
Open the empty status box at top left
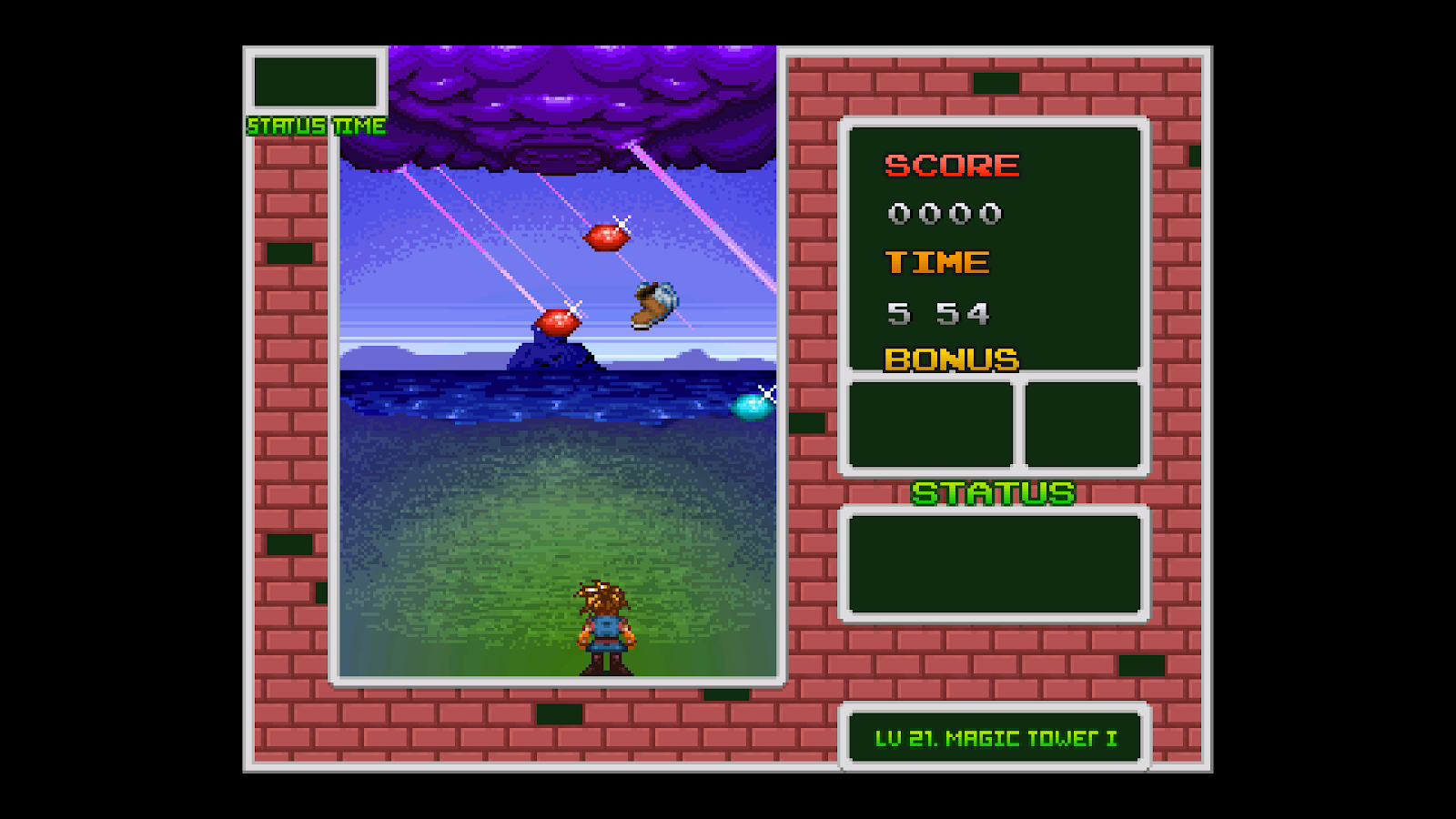pos(314,83)
